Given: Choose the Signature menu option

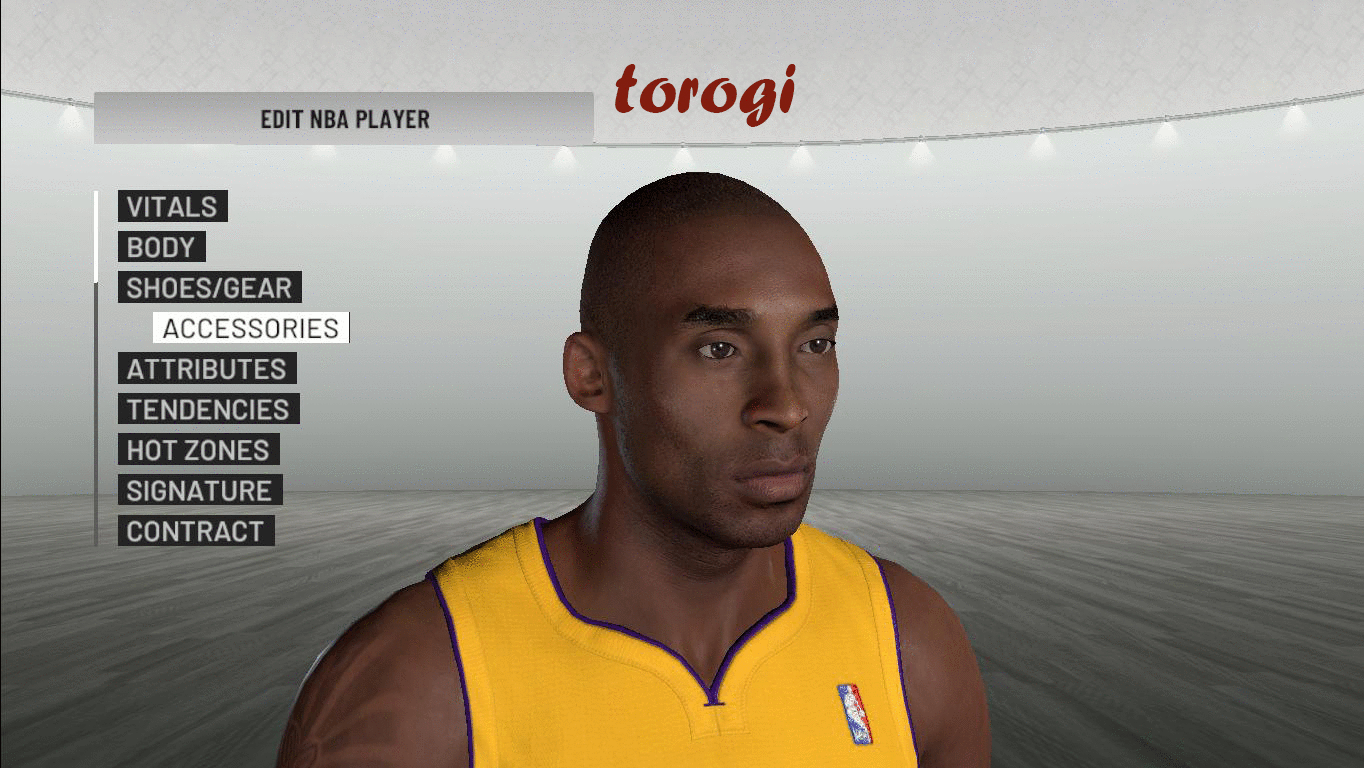Looking at the screenshot, I should tap(199, 491).
